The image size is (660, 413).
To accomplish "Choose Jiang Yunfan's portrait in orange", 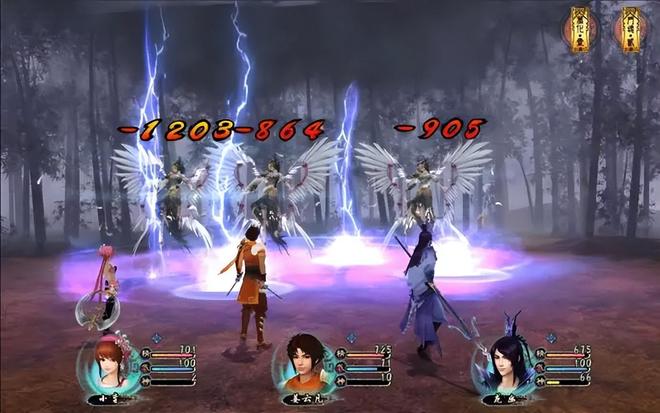I will click(304, 364).
